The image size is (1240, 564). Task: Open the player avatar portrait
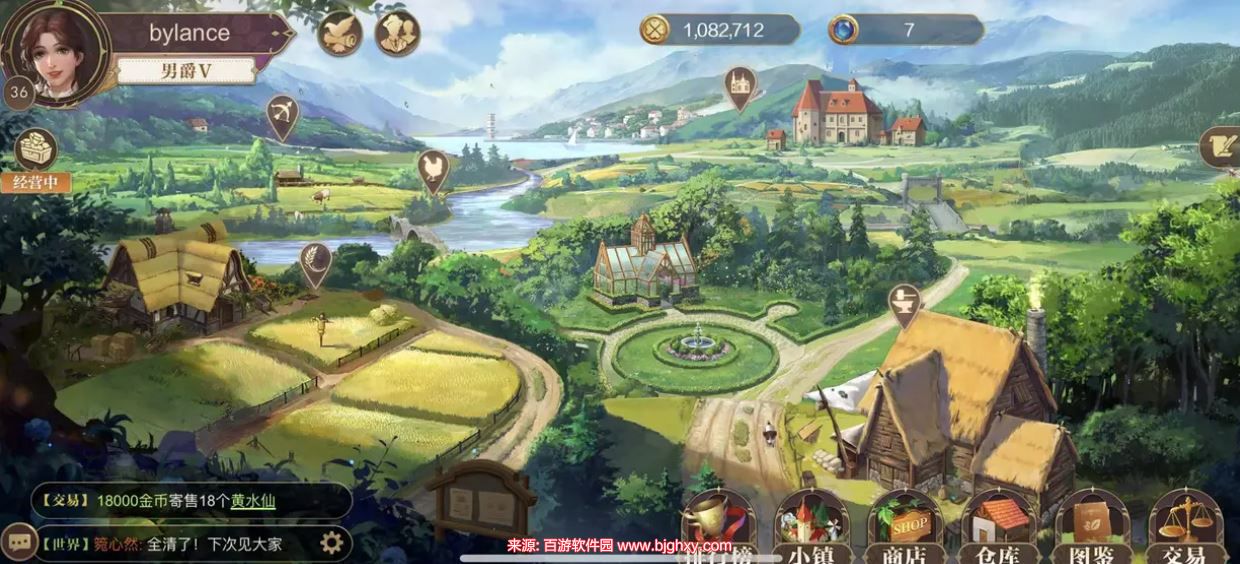pyautogui.click(x=54, y=50)
